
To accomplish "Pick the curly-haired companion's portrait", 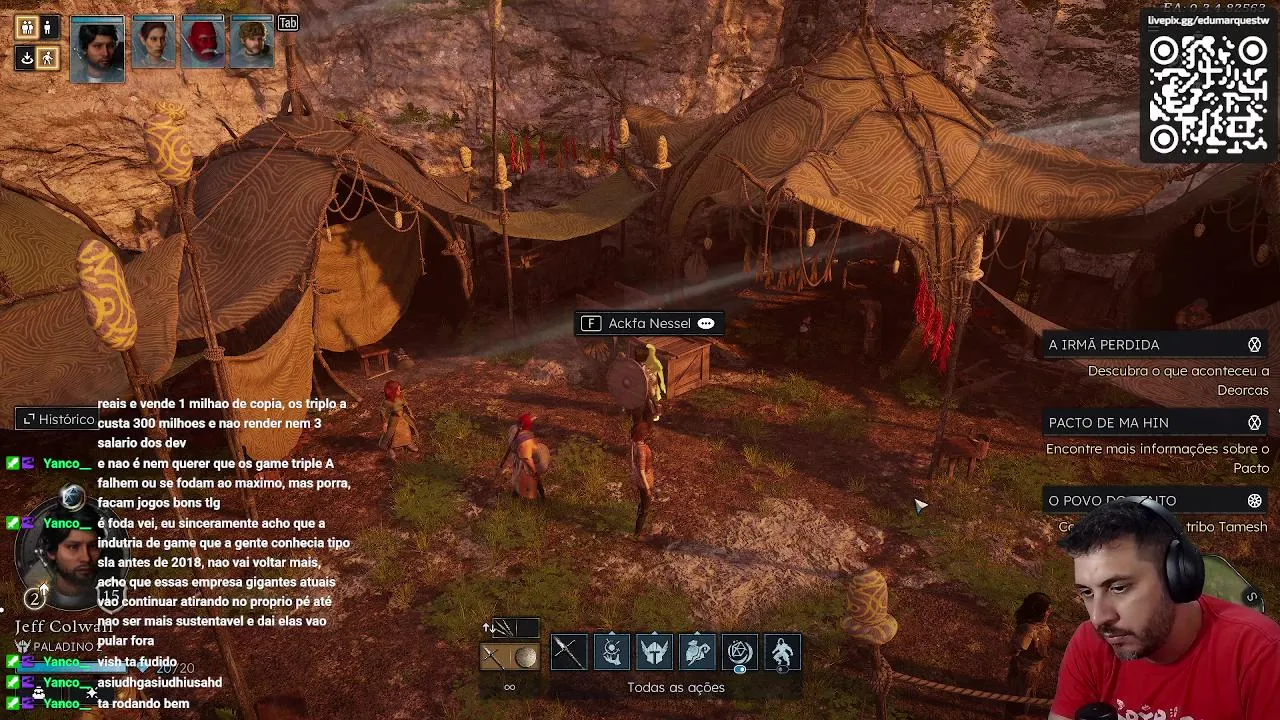I will pyautogui.click(x=252, y=43).
